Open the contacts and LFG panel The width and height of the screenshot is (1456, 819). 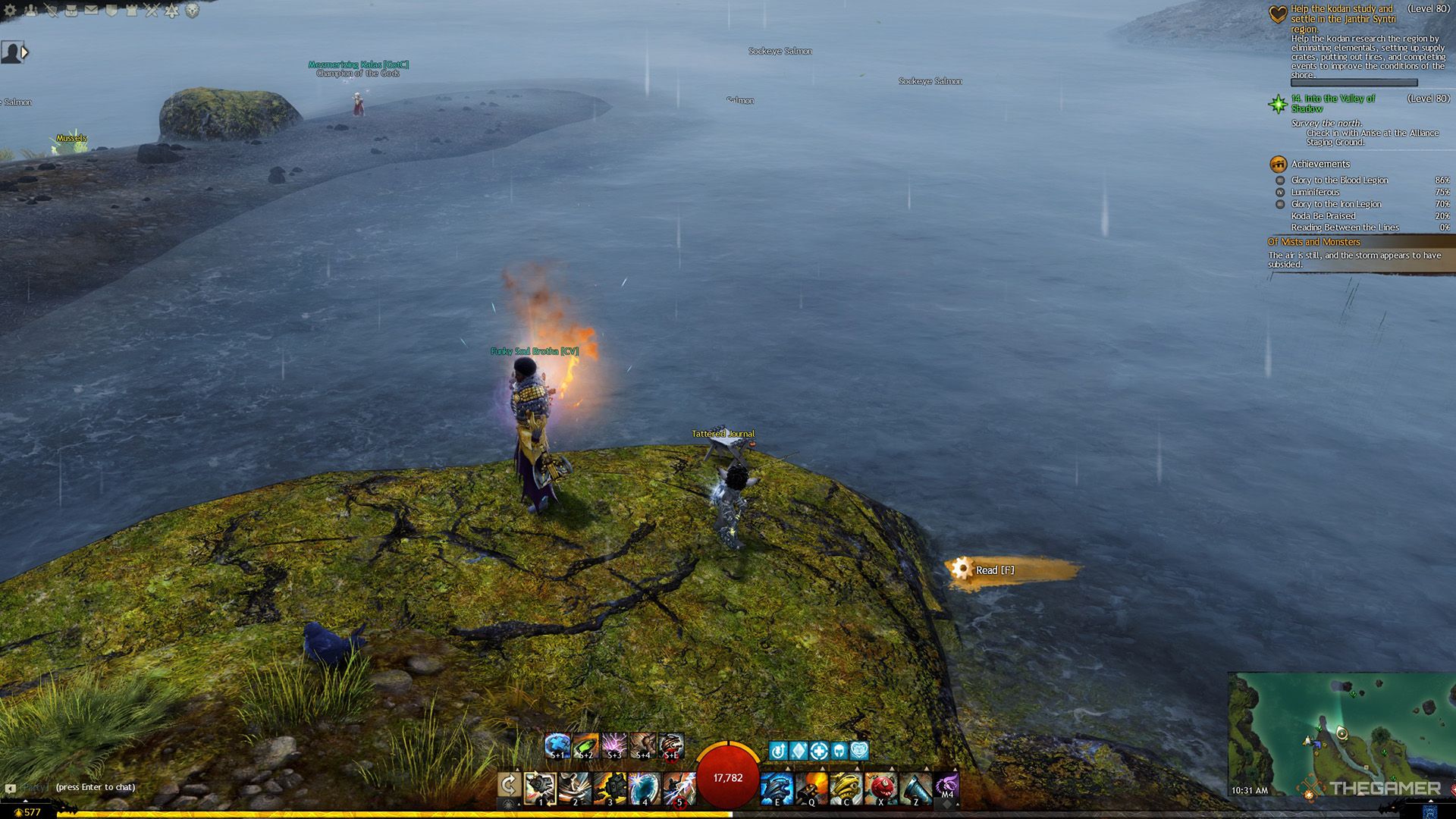pyautogui.click(x=30, y=11)
